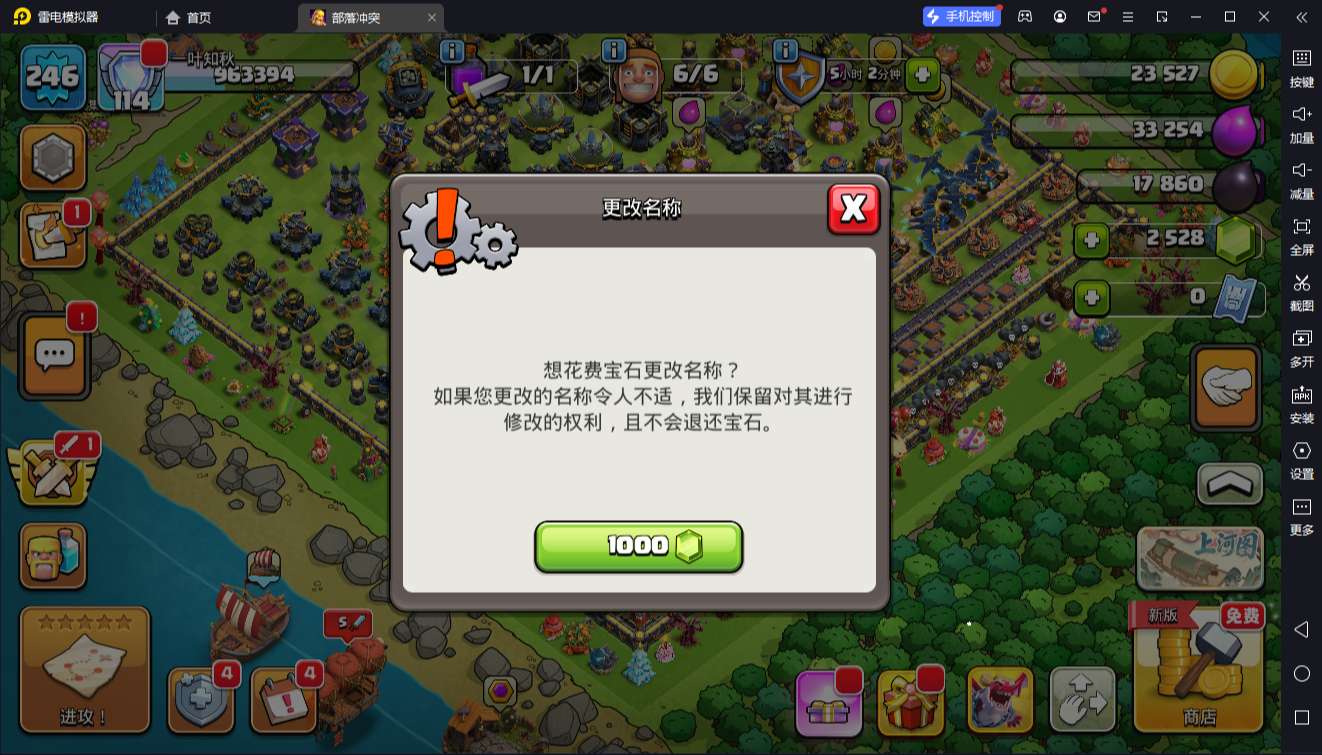Switch to the 首页 home tab
1322x755 pixels.
click(x=187, y=17)
